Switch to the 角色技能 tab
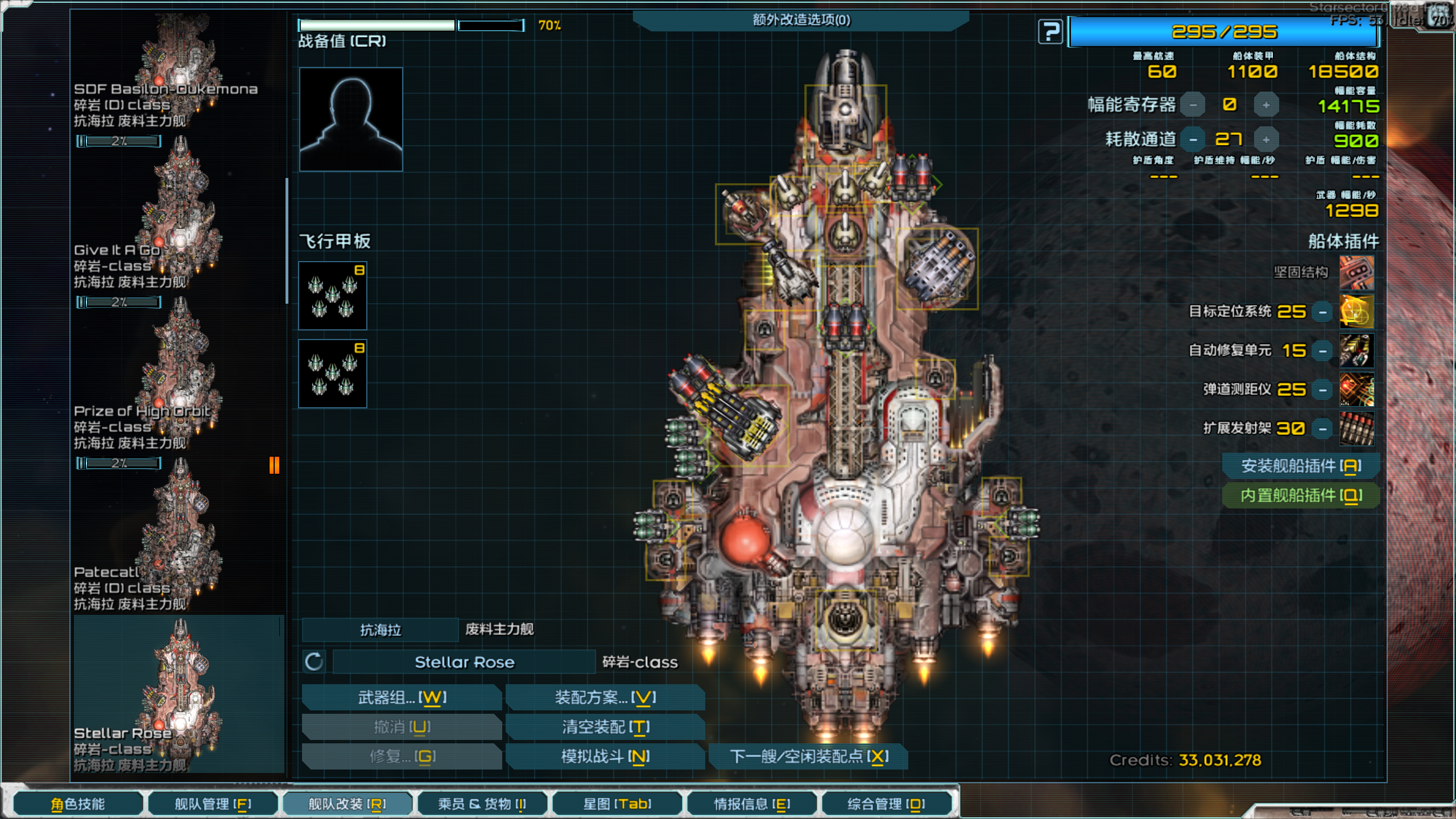 pyautogui.click(x=78, y=804)
